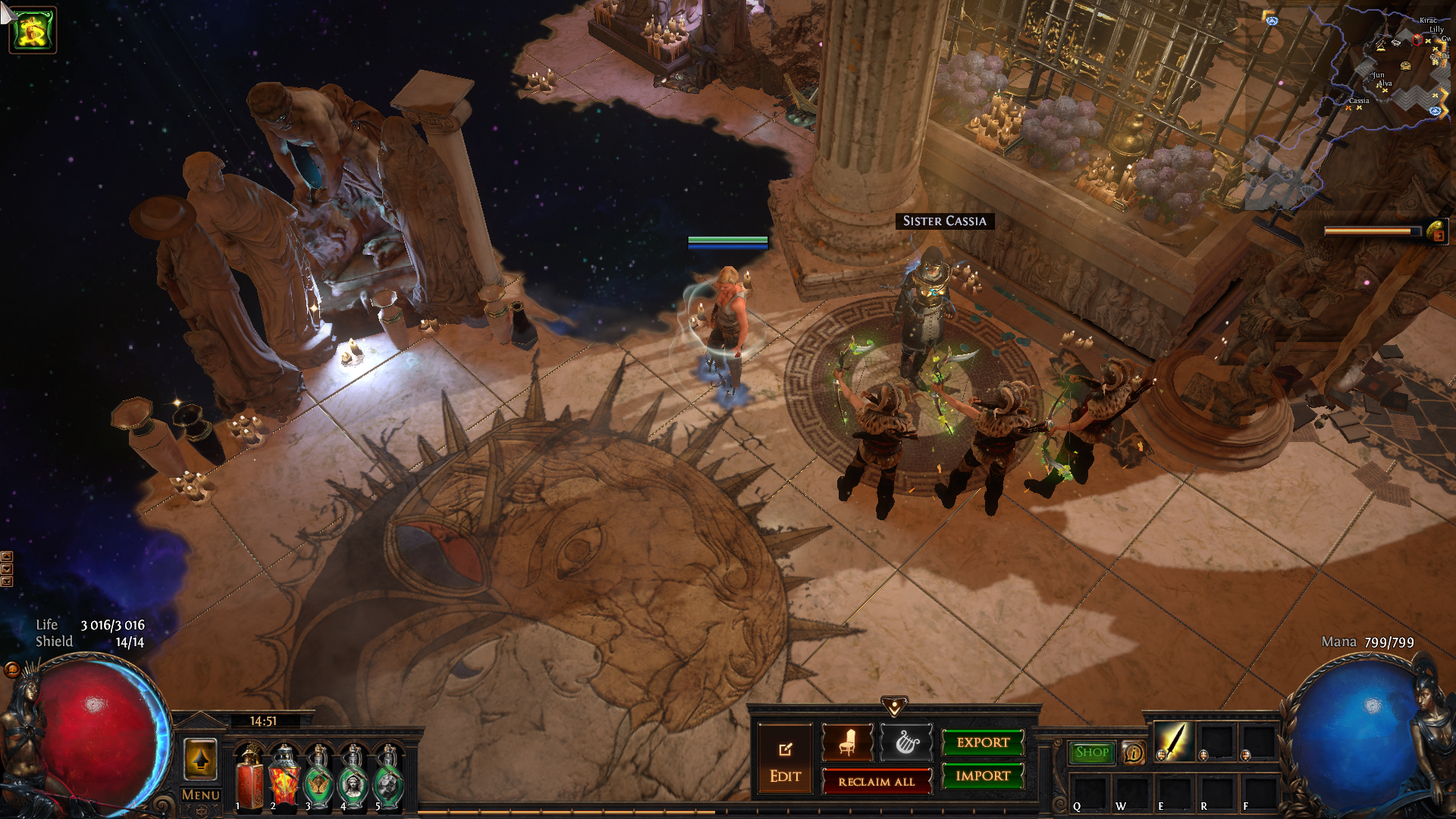This screenshot has height=819, width=1456.
Task: Open the green Shop button
Action: click(1091, 752)
